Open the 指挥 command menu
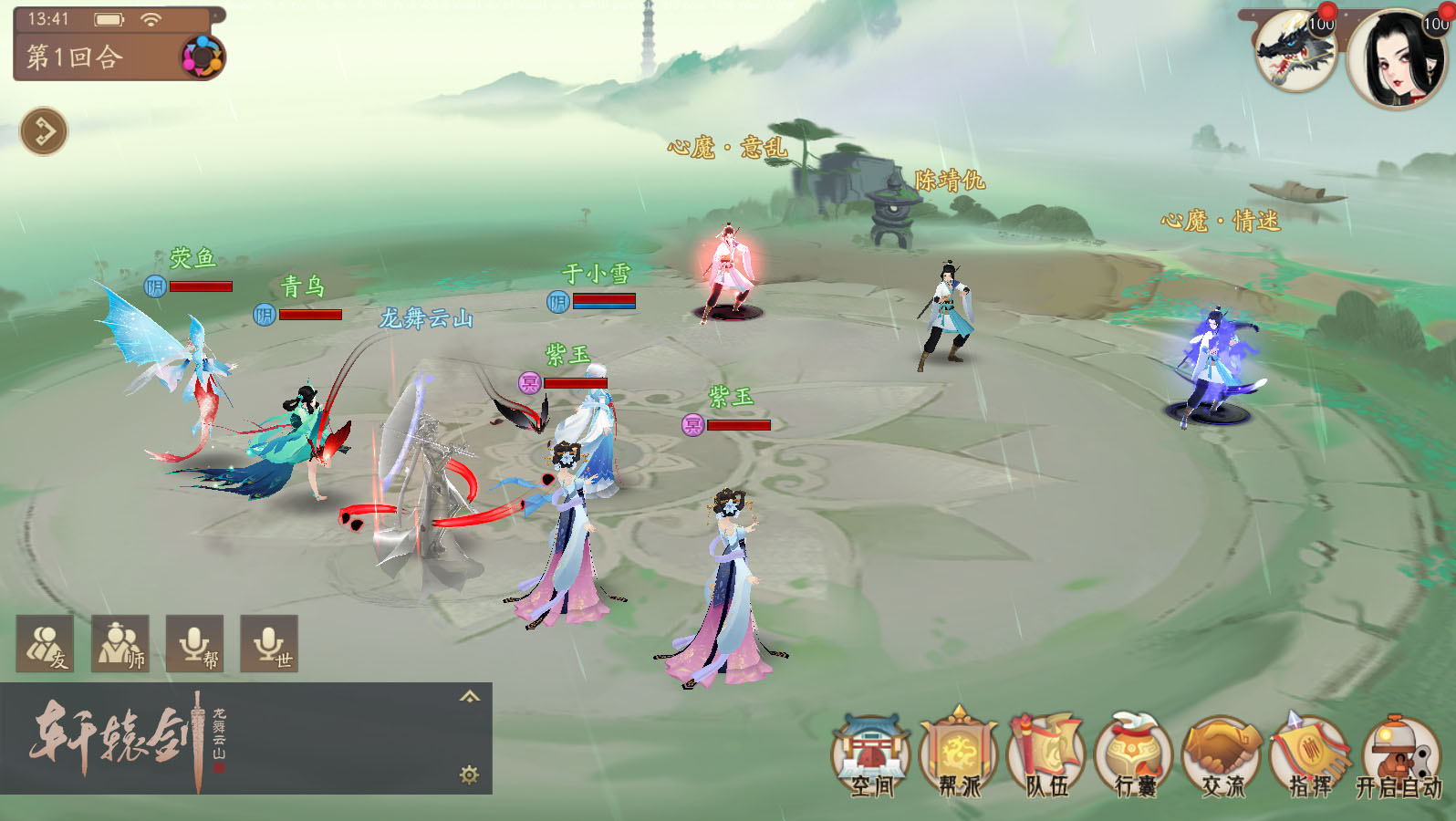1456x821 pixels. 1310,757
